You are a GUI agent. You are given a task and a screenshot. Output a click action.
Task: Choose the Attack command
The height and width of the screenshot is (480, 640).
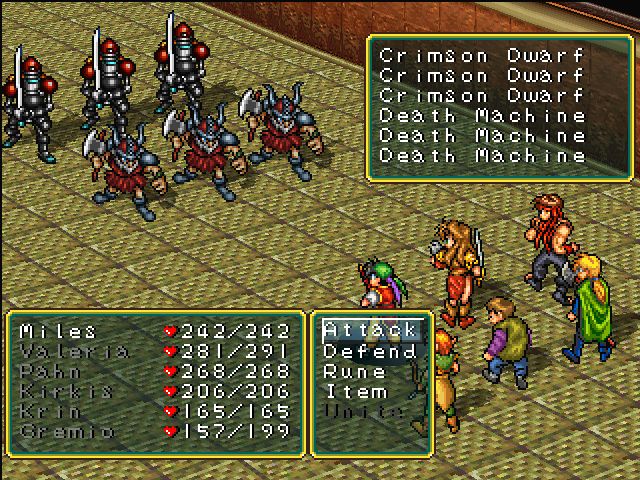368,331
